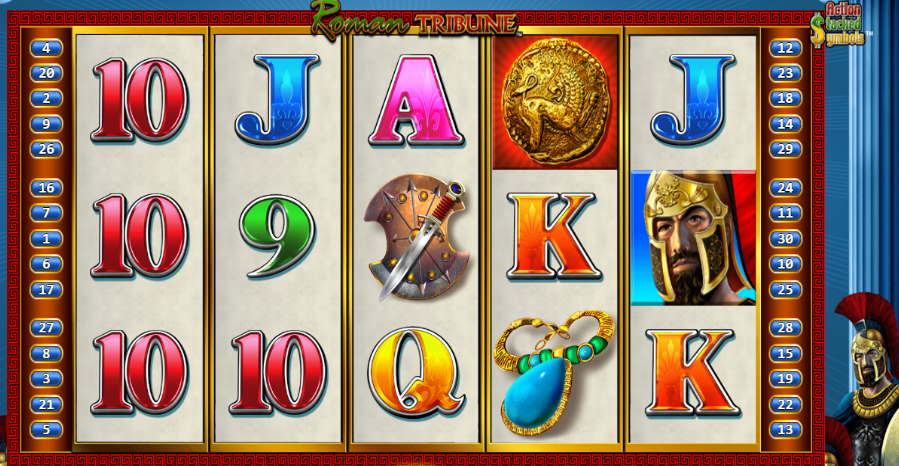Image resolution: width=899 pixels, height=466 pixels.
Task: Highlight payline 16
Action: (46, 188)
